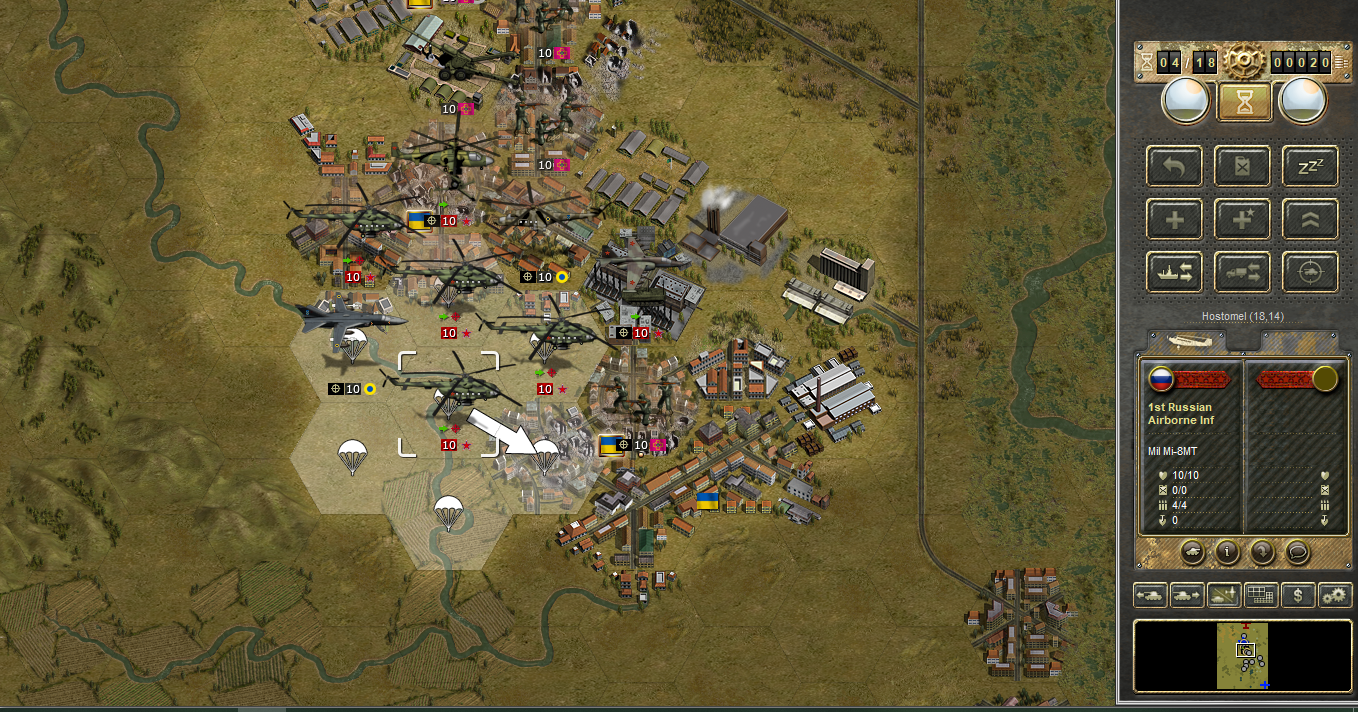Click the curved arrow button below unit stats
This screenshot has height=712, width=1358.
[x=1262, y=551]
